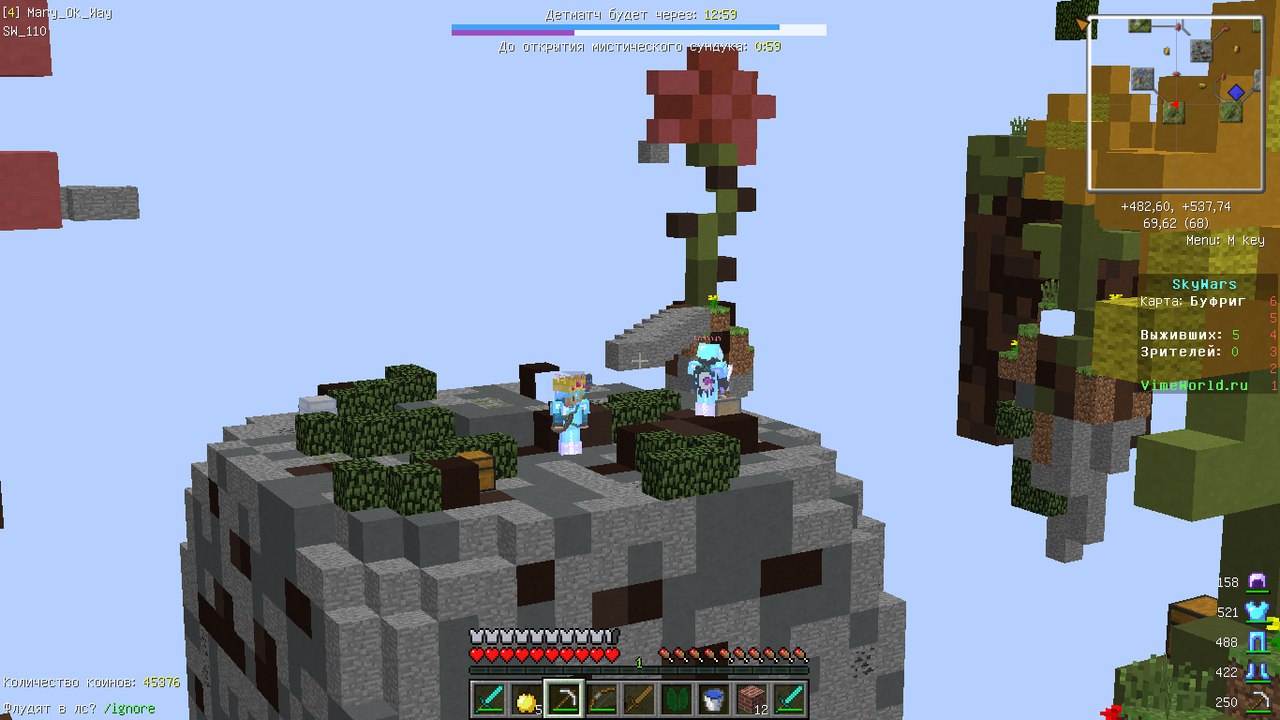The height and width of the screenshot is (720, 1280).
Task: Choose the water bucket slot
Action: click(x=715, y=698)
